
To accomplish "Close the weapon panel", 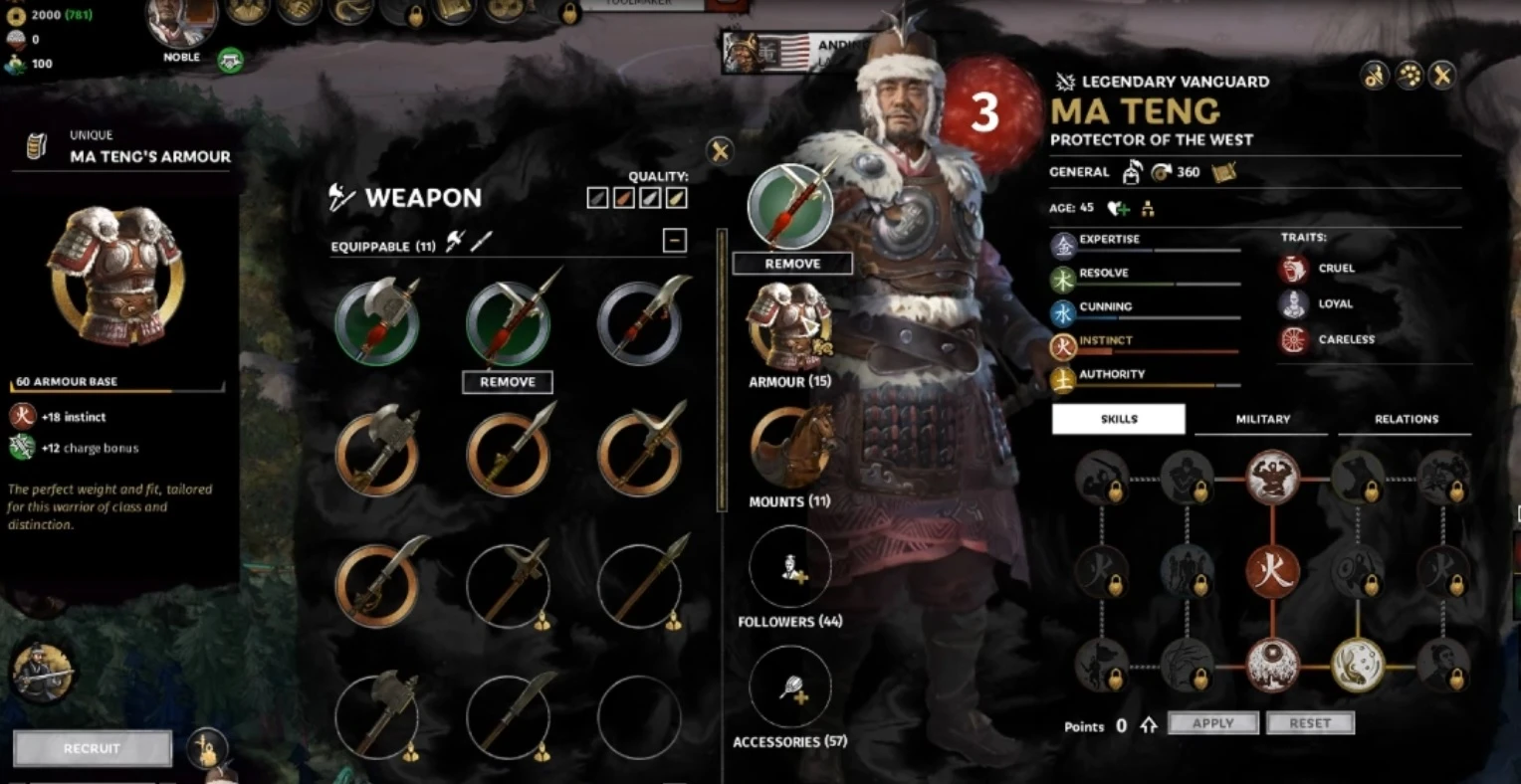I will click(x=720, y=151).
